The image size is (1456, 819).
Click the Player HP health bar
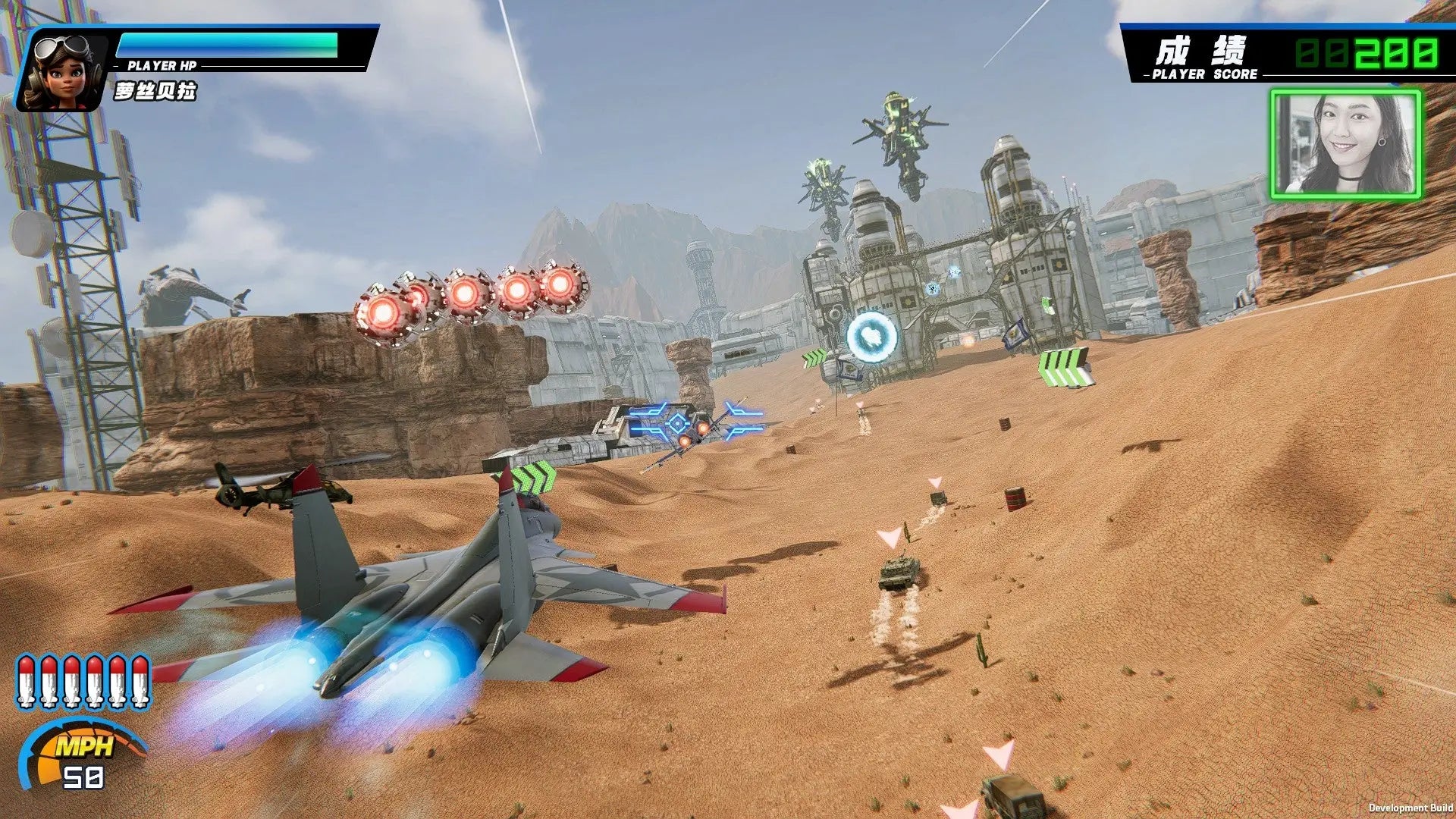227,45
